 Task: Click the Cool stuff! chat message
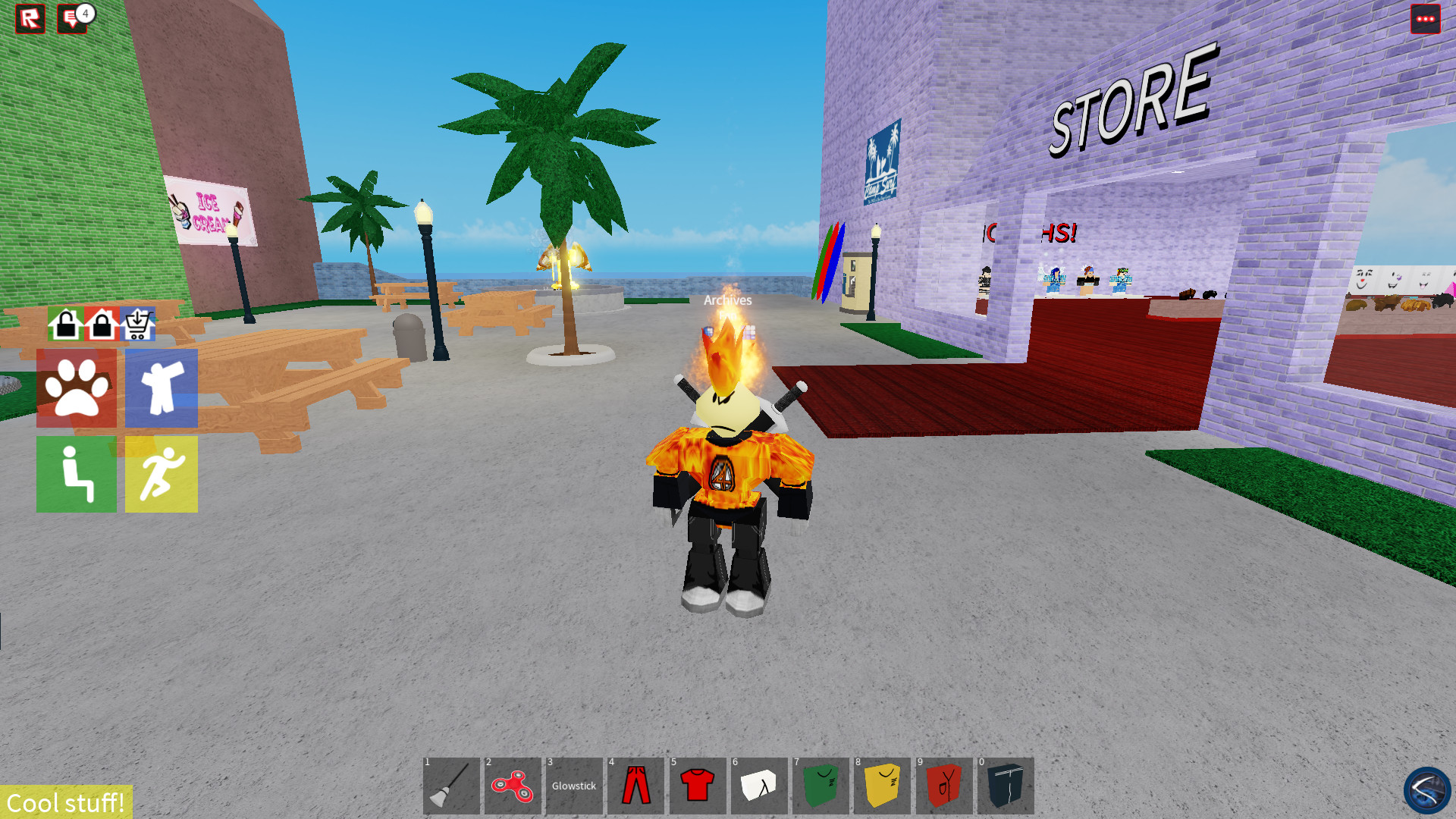click(64, 802)
